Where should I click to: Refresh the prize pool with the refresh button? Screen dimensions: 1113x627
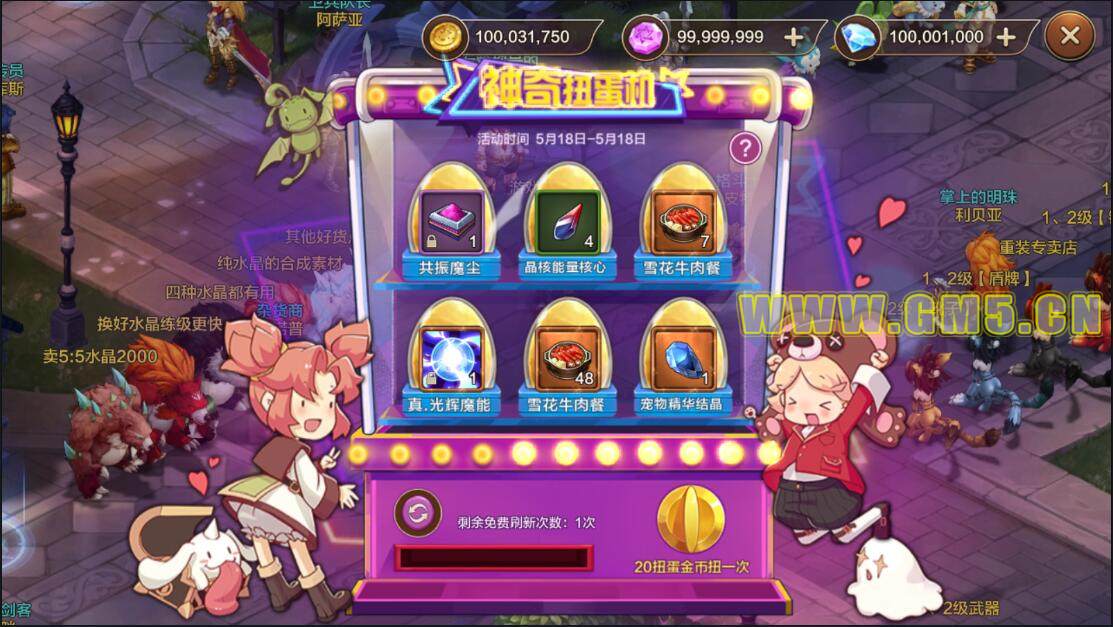[417, 514]
